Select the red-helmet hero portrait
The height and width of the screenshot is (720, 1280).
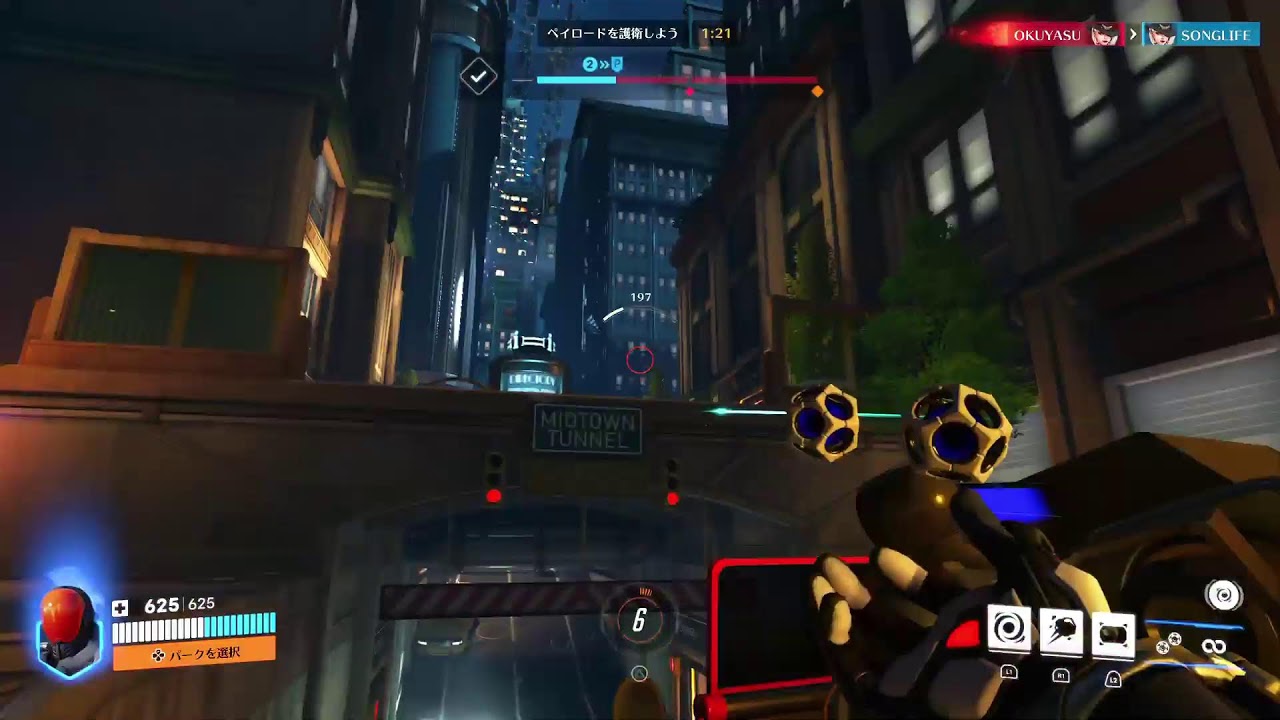pyautogui.click(x=69, y=631)
